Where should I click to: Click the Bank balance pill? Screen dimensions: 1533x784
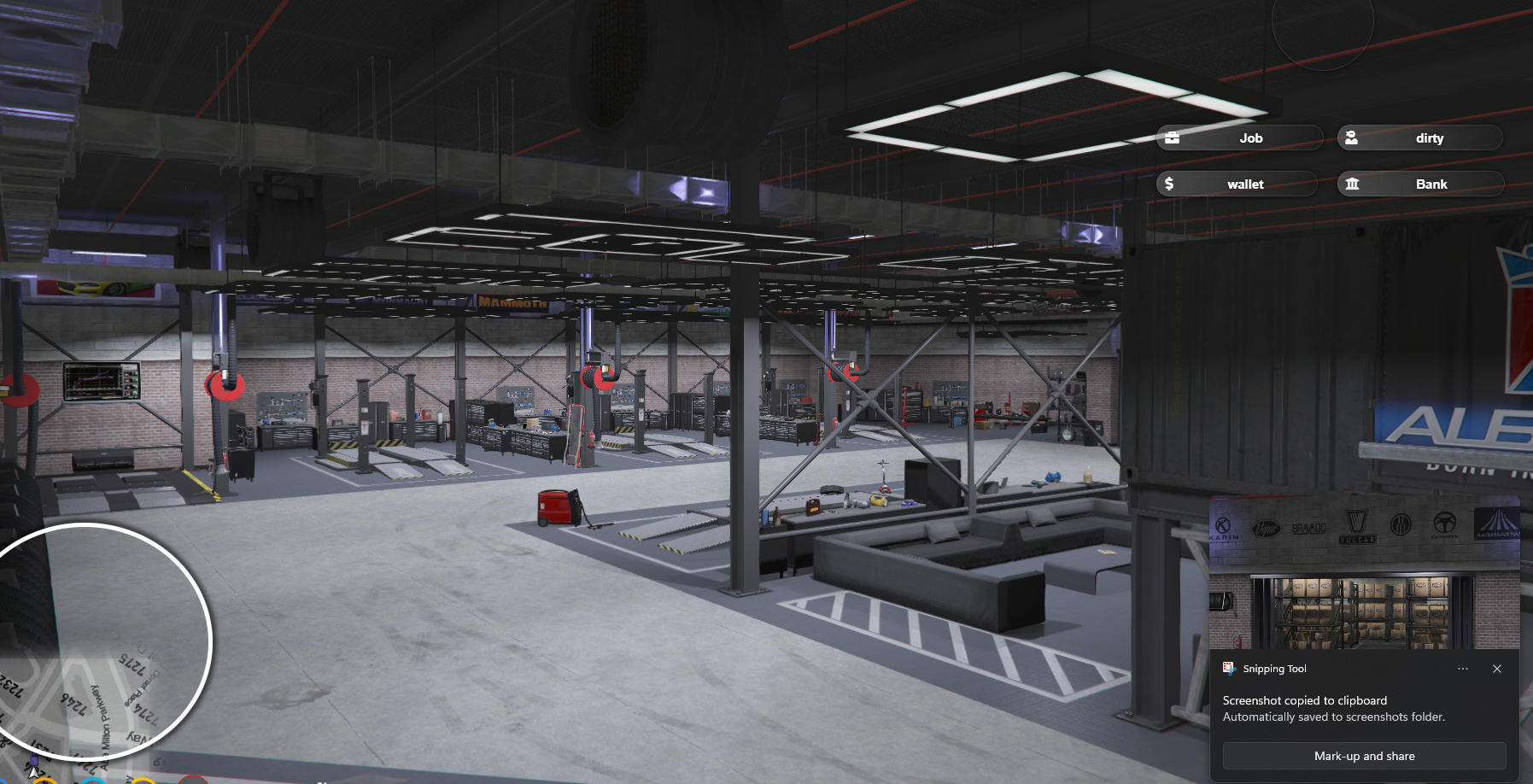coord(1420,184)
